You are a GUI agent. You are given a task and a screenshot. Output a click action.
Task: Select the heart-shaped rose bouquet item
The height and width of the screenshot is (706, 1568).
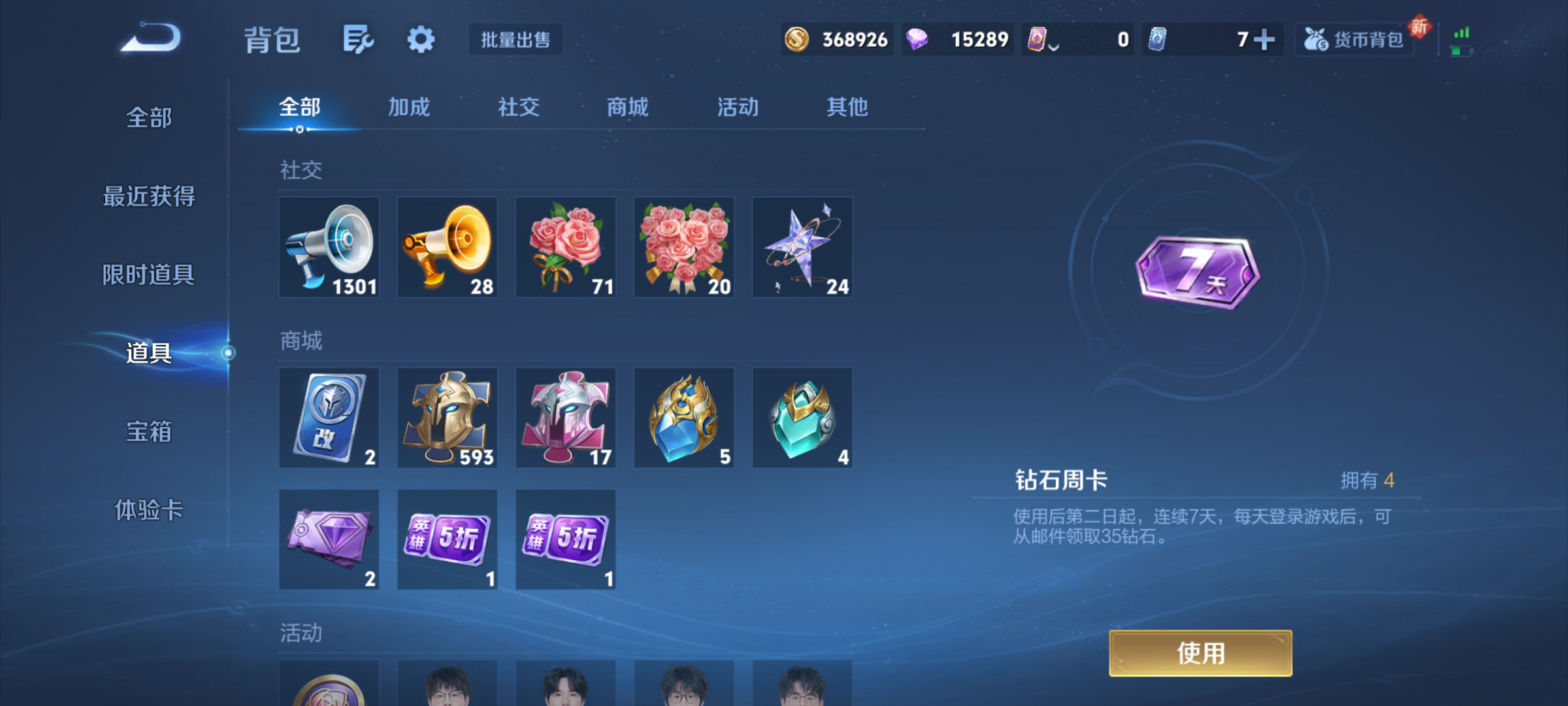(684, 247)
